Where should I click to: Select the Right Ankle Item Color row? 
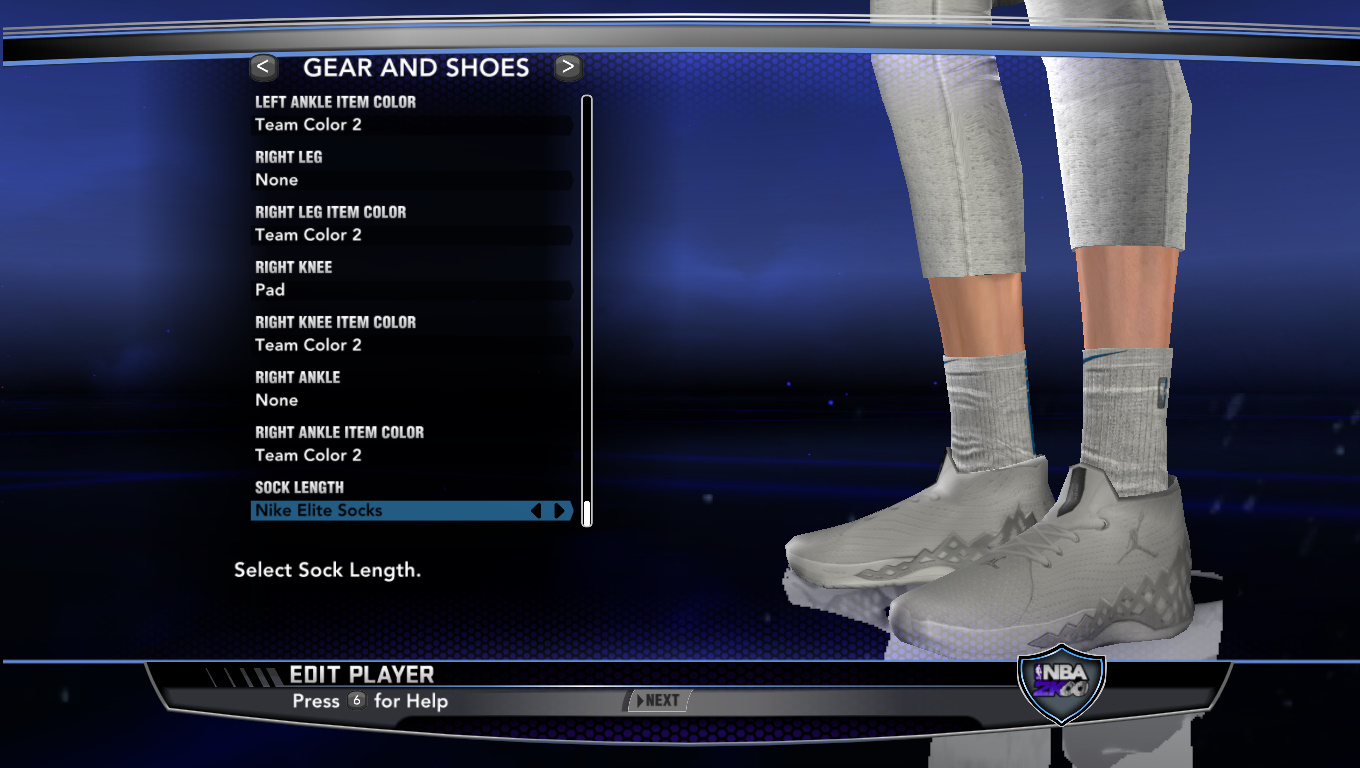click(411, 455)
